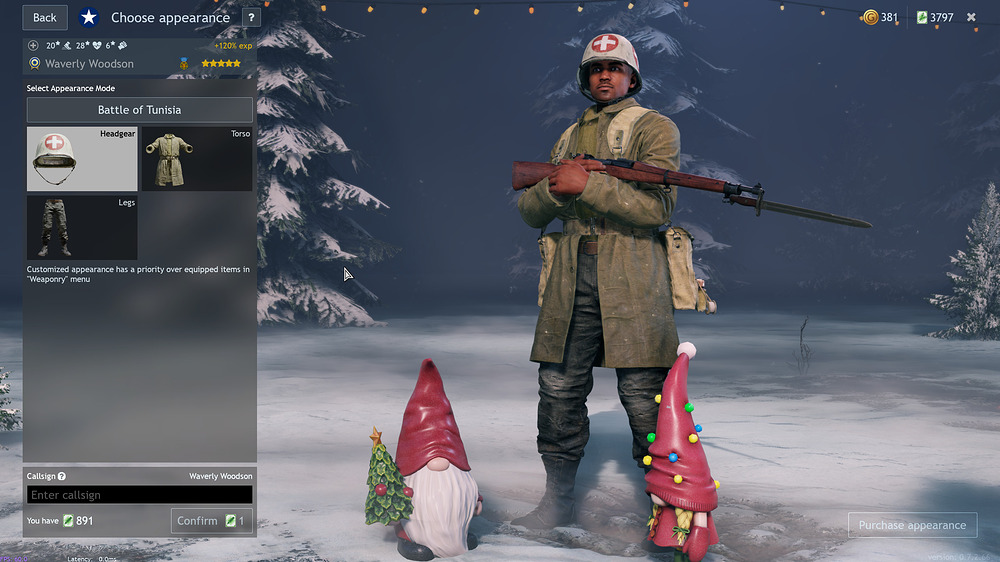The image size is (1000, 562).
Task: Close the appearance screen with the X
Action: point(971,17)
